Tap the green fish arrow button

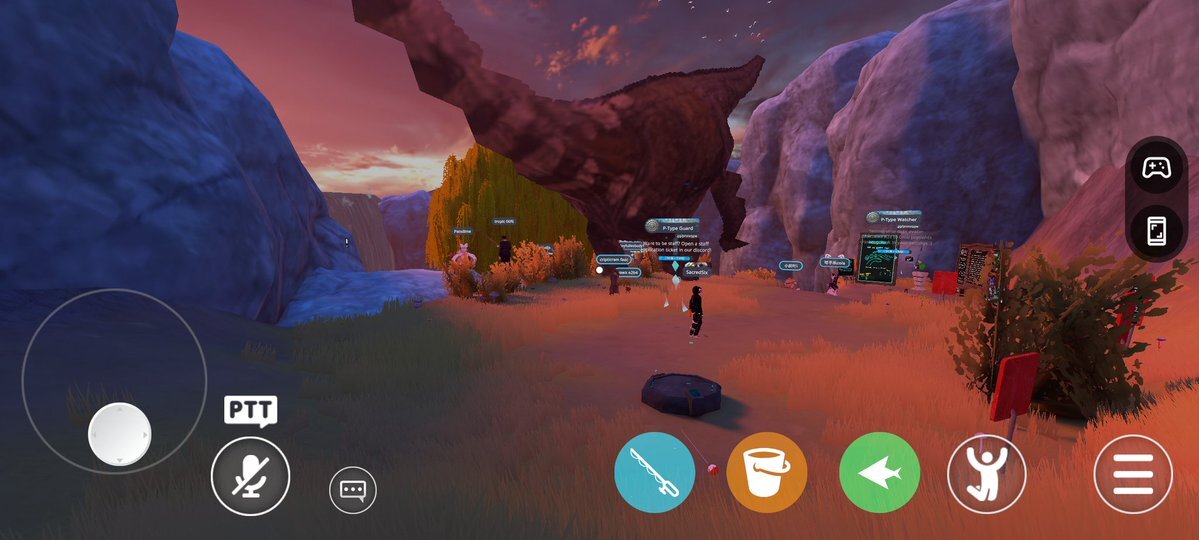point(879,472)
